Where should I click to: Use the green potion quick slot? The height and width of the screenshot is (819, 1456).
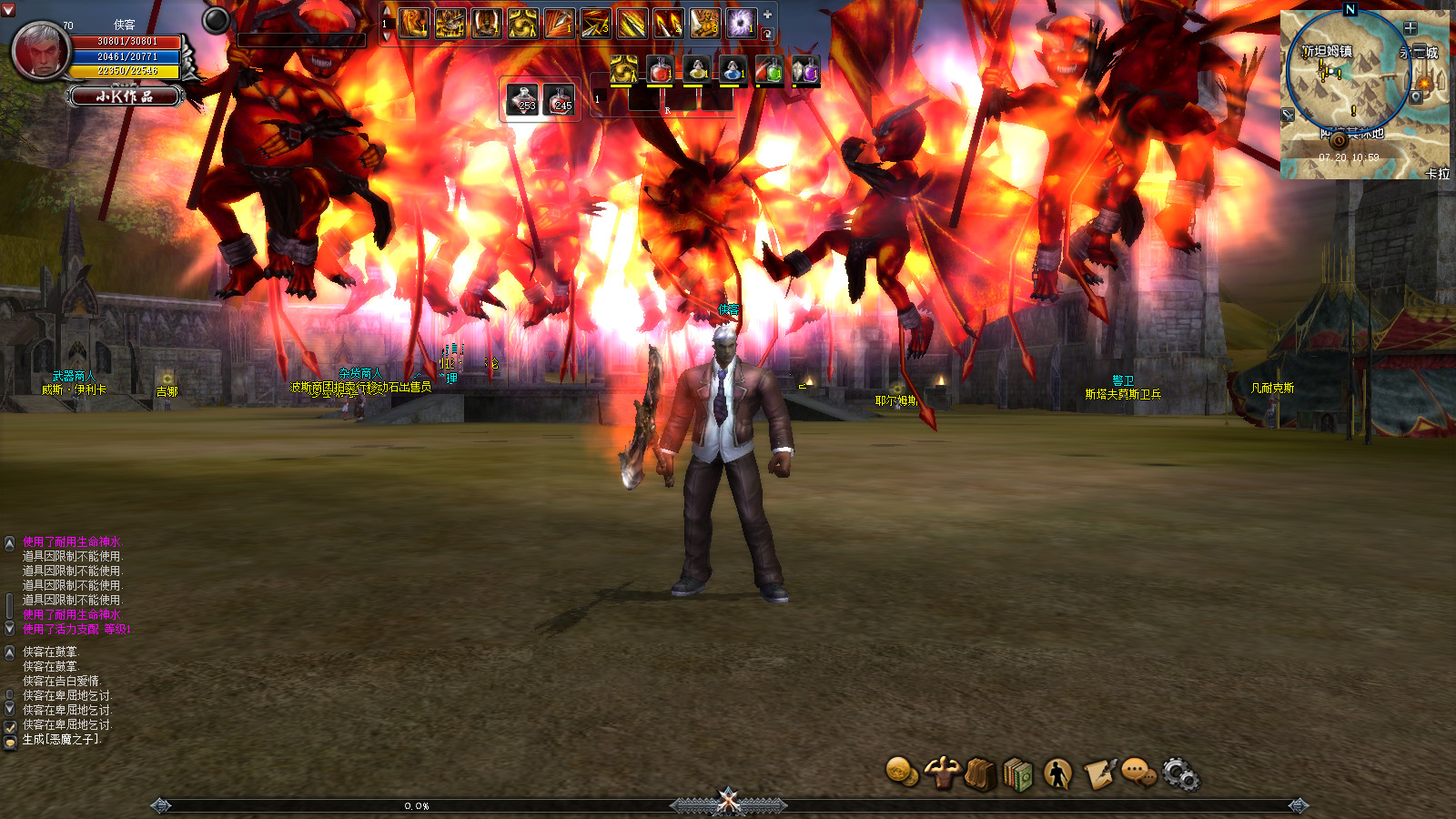(769, 70)
